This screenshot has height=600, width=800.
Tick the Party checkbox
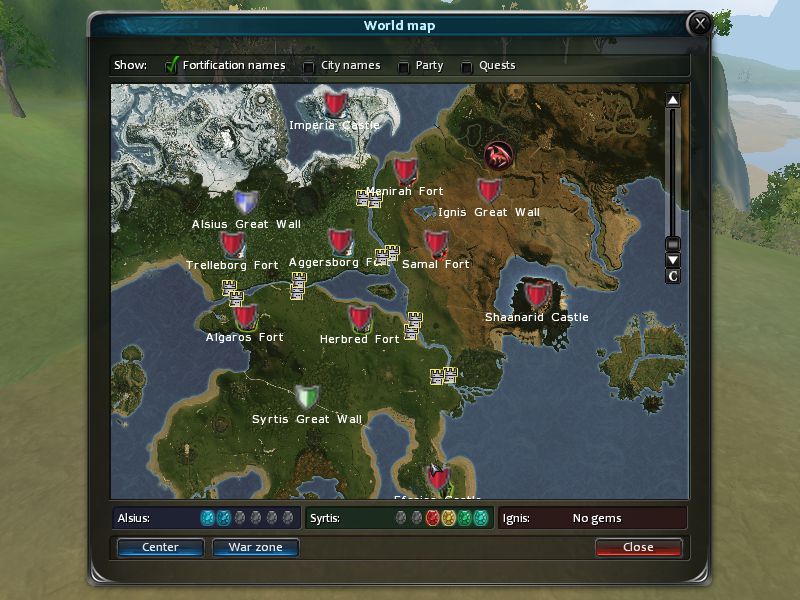(x=404, y=67)
